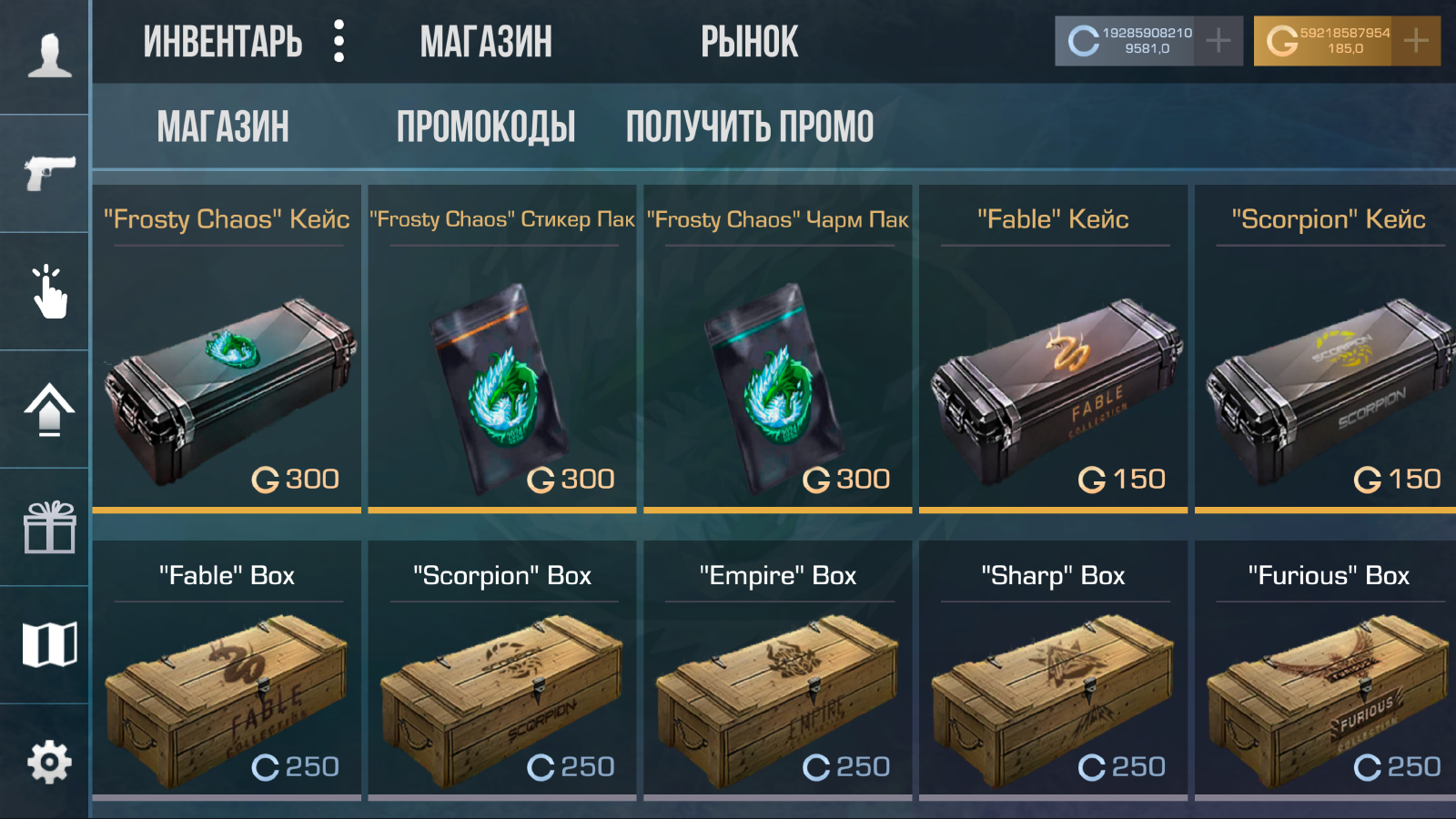Screen dimensions: 1456x819
Task: Switch to the top МАГАЗИН tab
Action: tap(487, 41)
